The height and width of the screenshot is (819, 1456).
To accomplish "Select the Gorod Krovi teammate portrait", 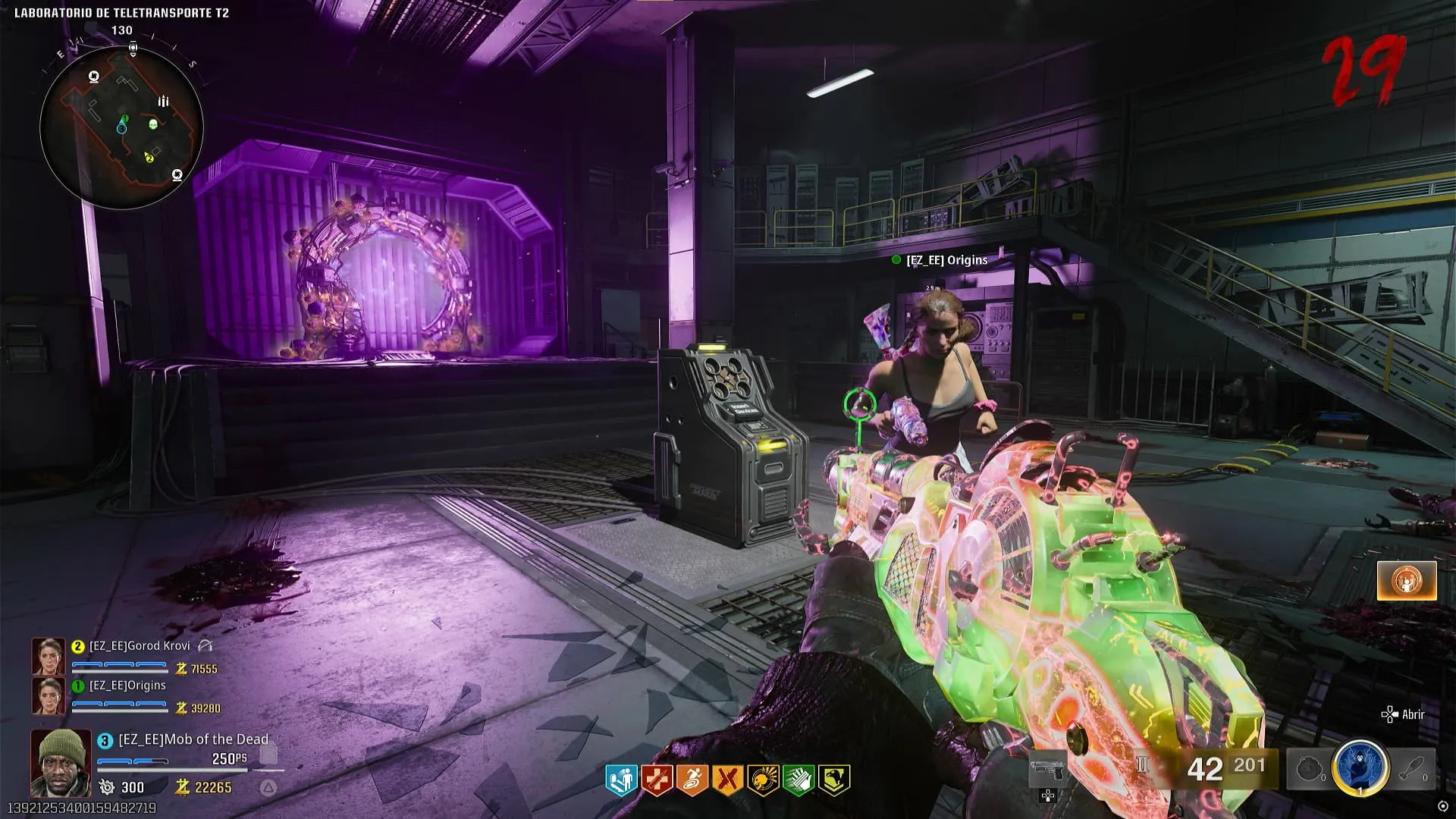I will tap(48, 656).
